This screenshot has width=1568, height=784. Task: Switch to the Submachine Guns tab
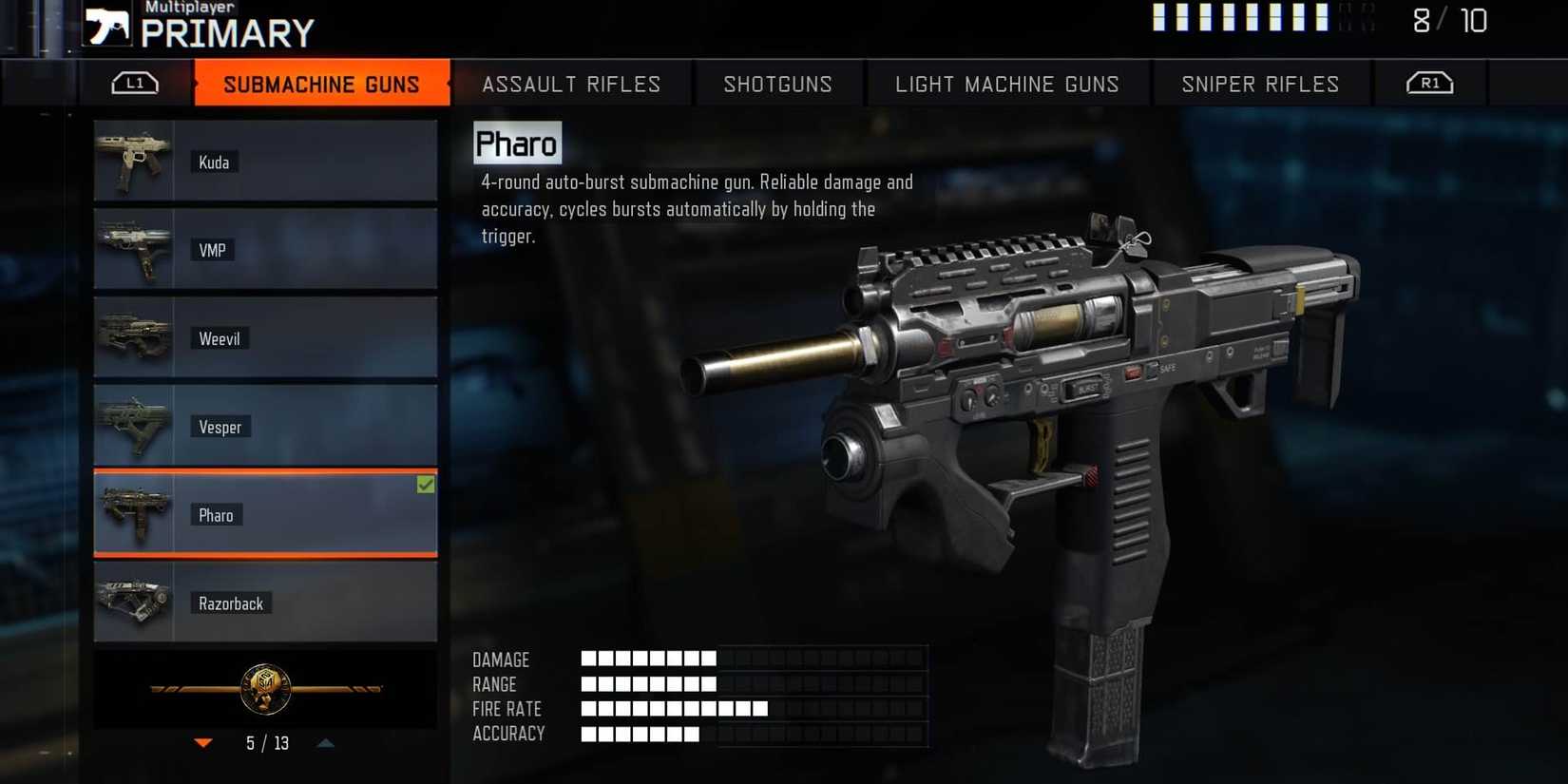click(x=321, y=84)
